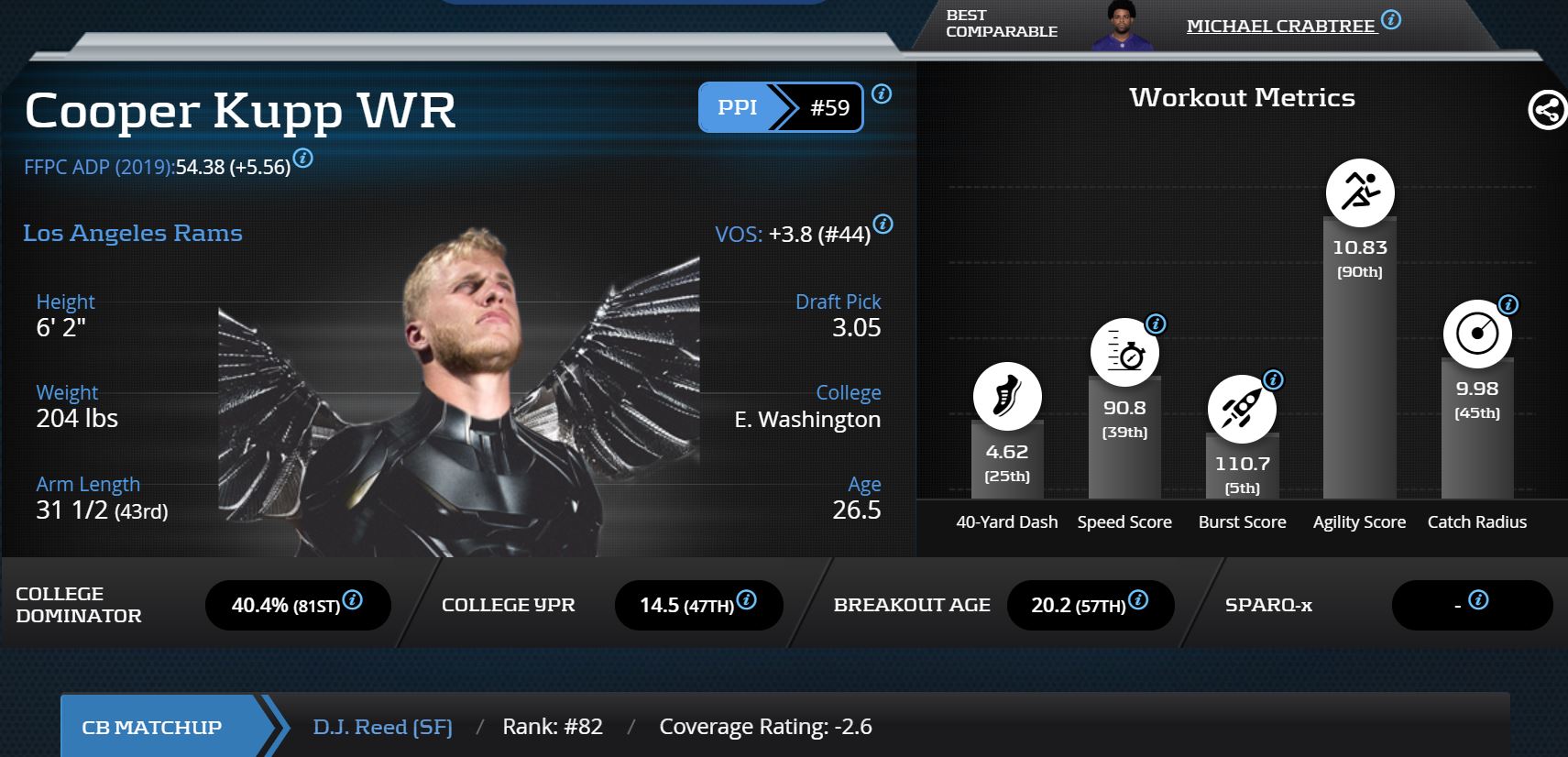The height and width of the screenshot is (757, 1568).
Task: Open the FFPC ADP info tooltip icon
Action: pos(302,158)
